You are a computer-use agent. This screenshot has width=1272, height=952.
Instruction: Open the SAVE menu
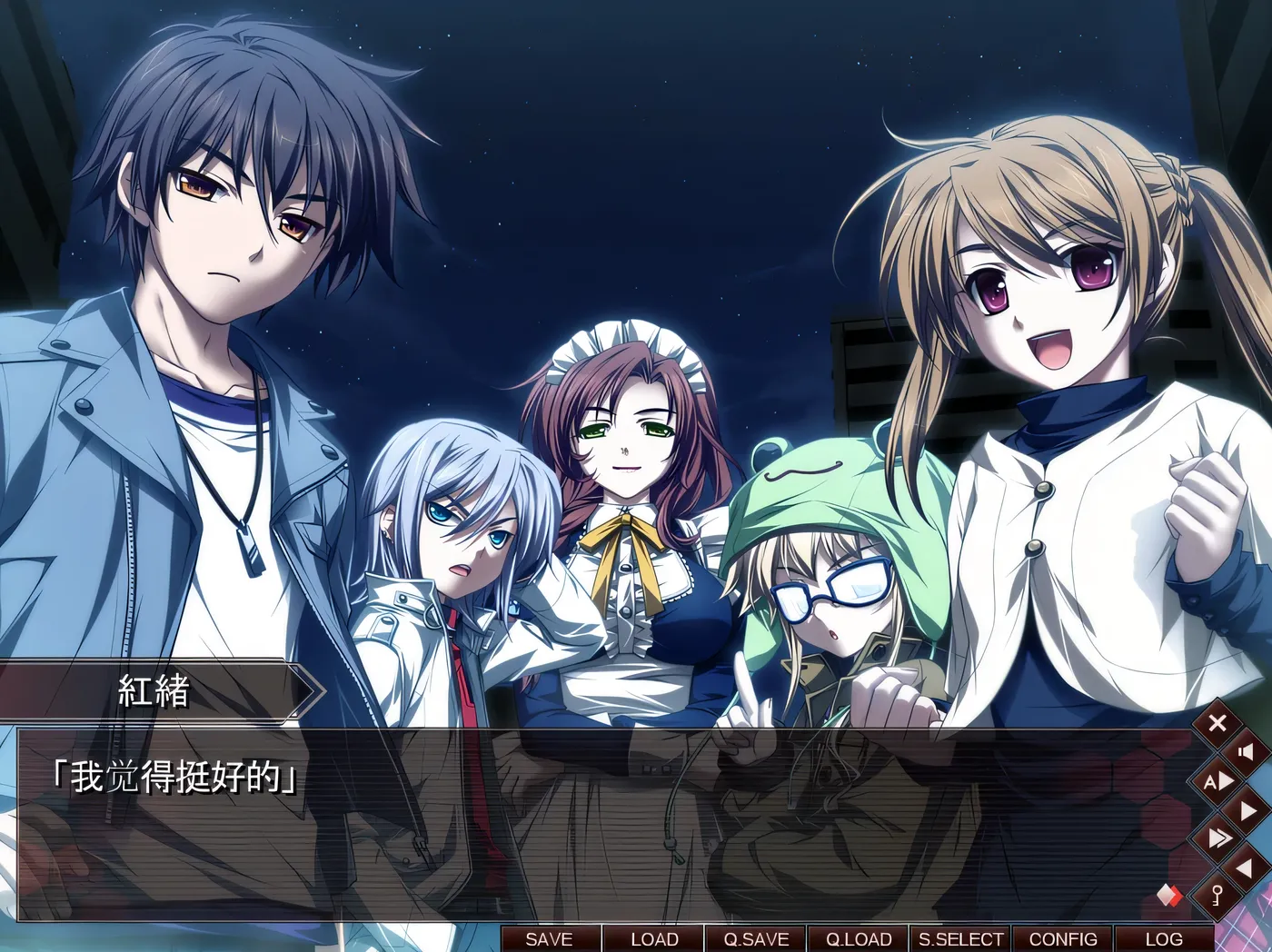549,939
